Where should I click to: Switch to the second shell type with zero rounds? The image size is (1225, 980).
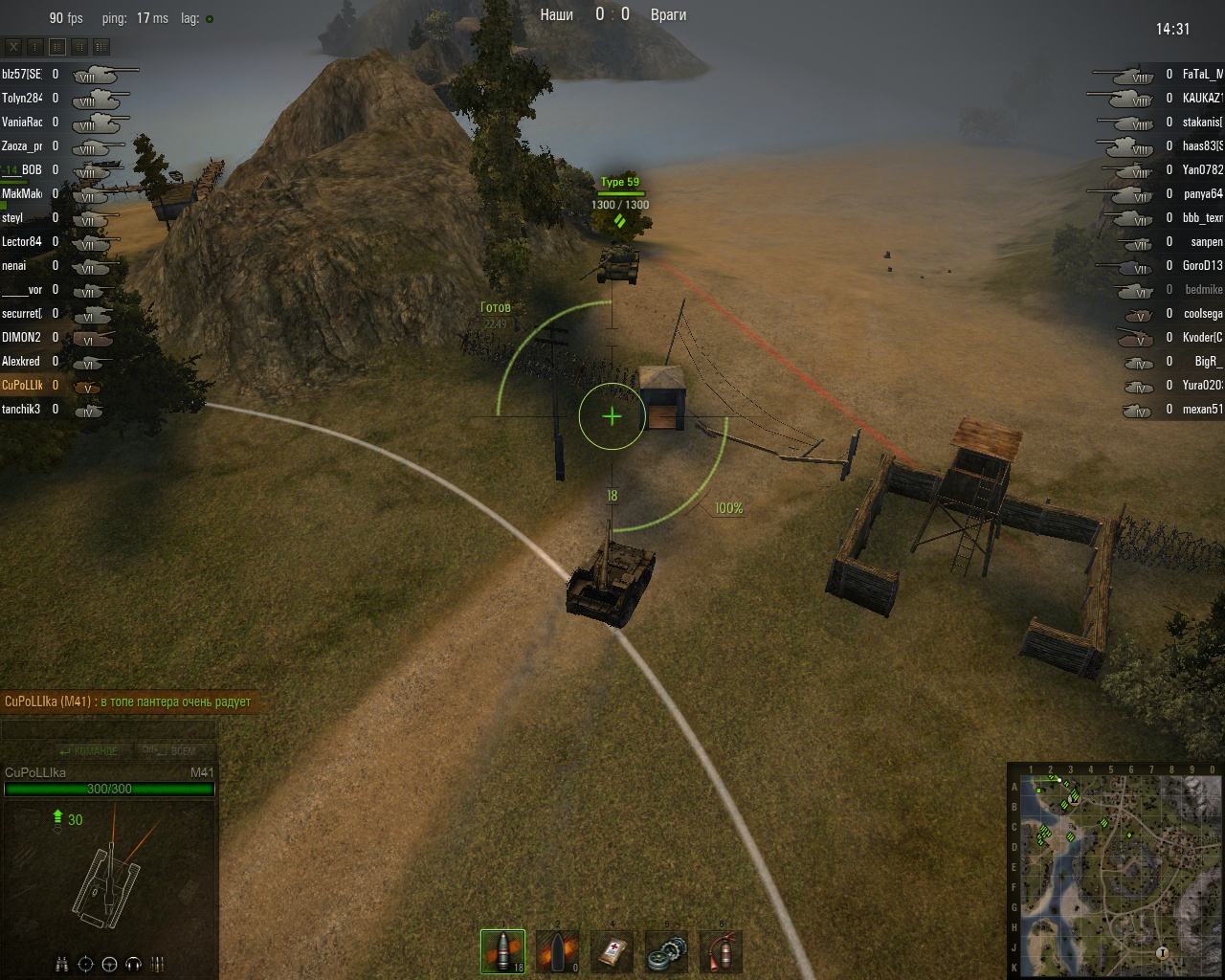557,951
